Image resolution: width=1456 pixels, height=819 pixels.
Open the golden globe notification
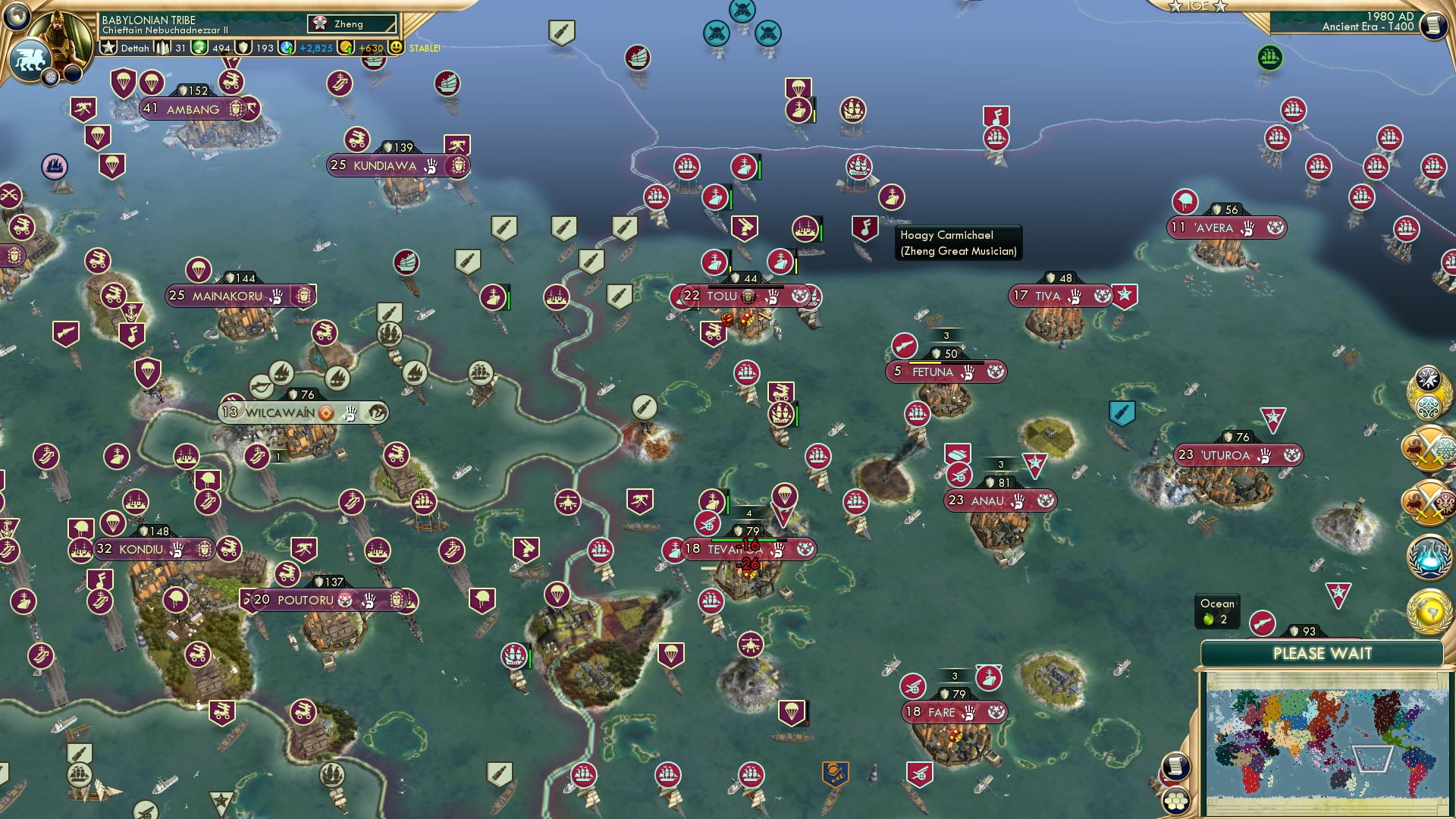click(1429, 610)
